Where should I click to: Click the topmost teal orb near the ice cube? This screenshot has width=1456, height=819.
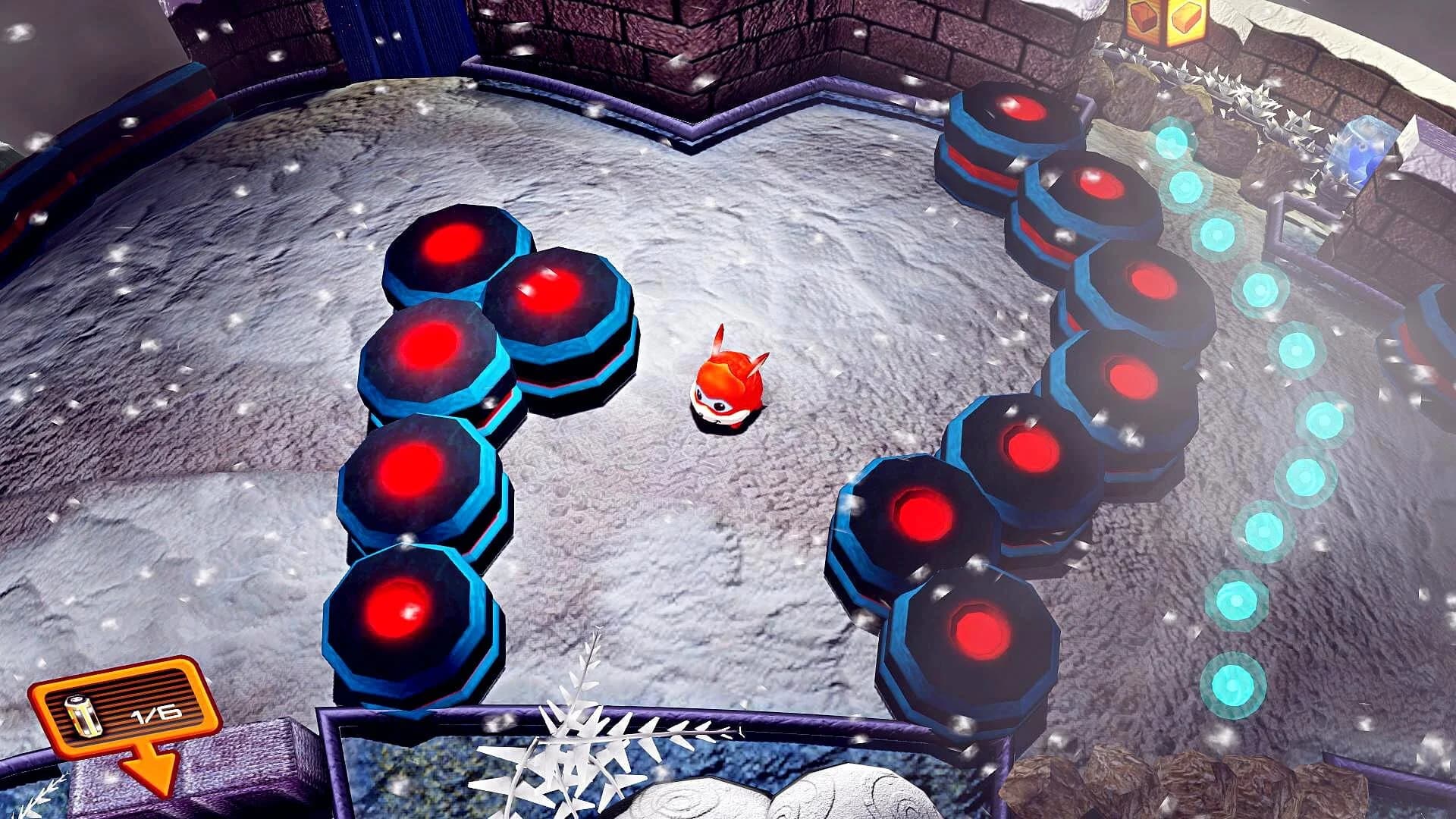(x=1174, y=144)
